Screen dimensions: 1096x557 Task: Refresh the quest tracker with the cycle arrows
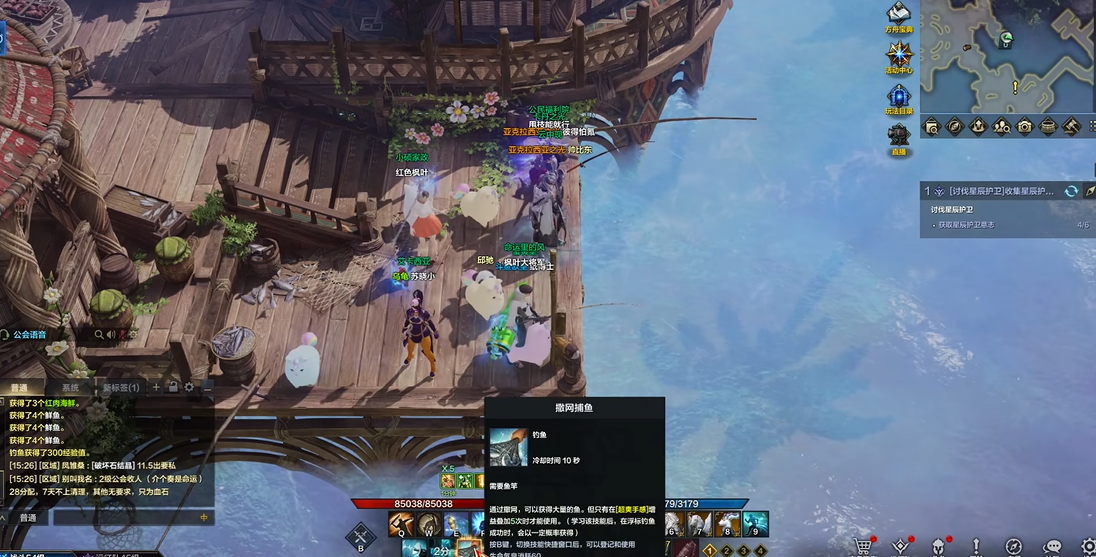click(1071, 191)
